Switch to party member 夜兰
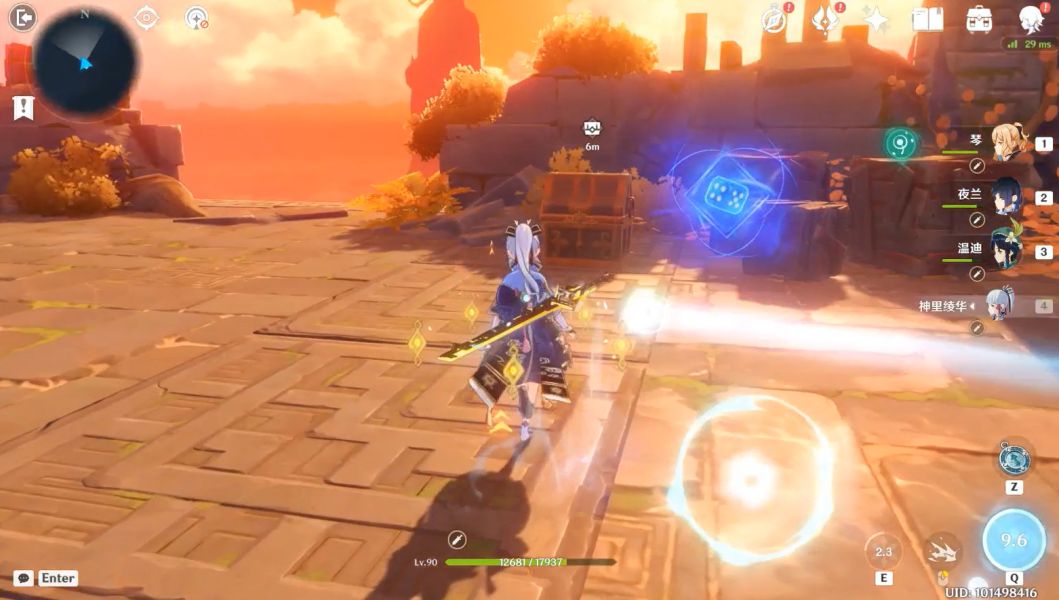This screenshot has width=1059, height=600. 1007,197
